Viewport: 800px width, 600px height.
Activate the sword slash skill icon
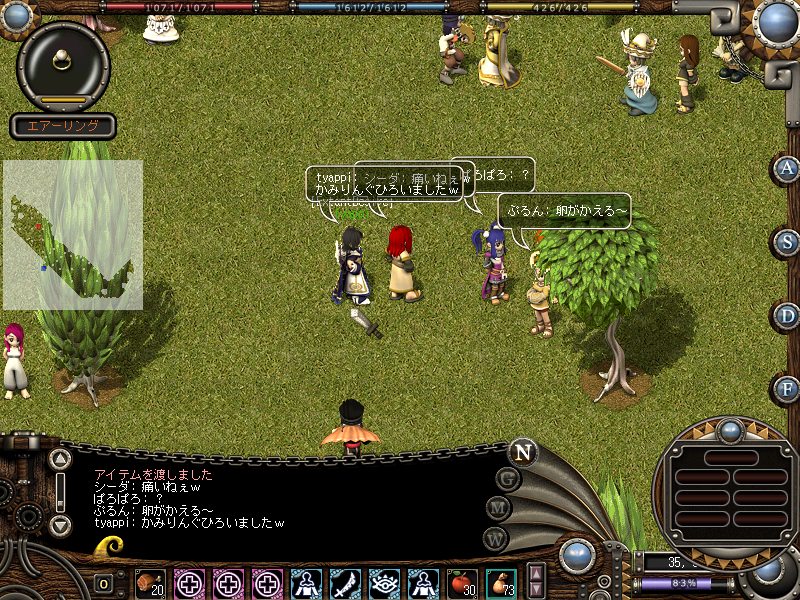tap(345, 582)
